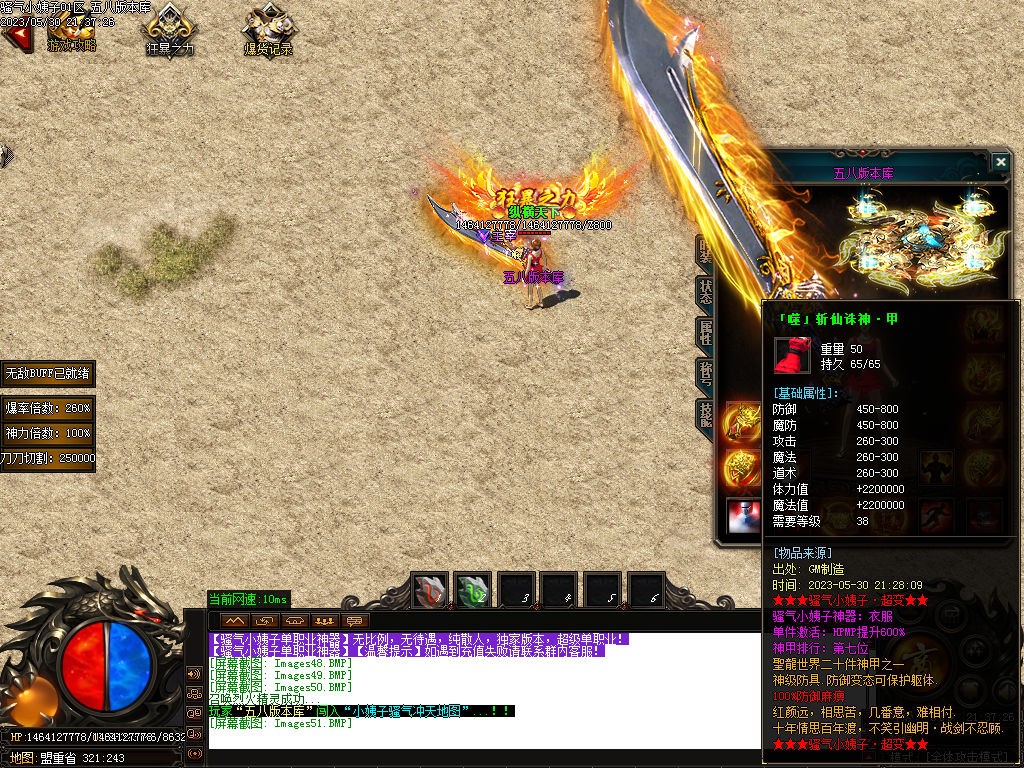Collapse the top icons with the red arrow
This screenshot has height=768, width=1024.
tap(15, 38)
